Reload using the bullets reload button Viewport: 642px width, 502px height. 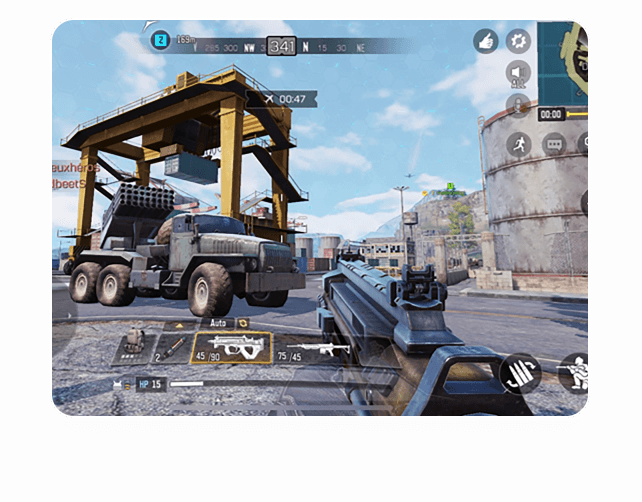pyautogui.click(x=521, y=373)
